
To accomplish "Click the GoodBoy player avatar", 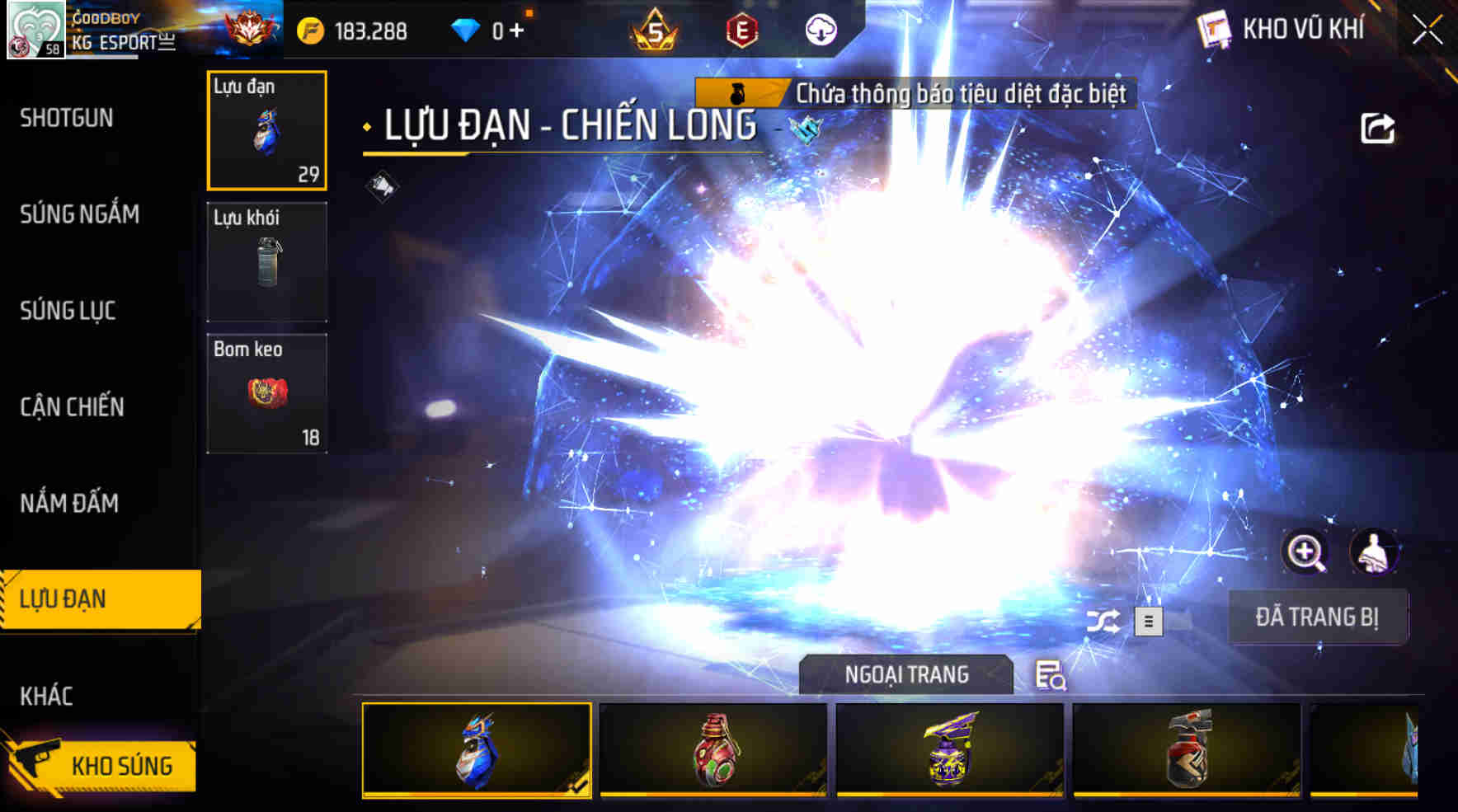I will click(x=36, y=30).
